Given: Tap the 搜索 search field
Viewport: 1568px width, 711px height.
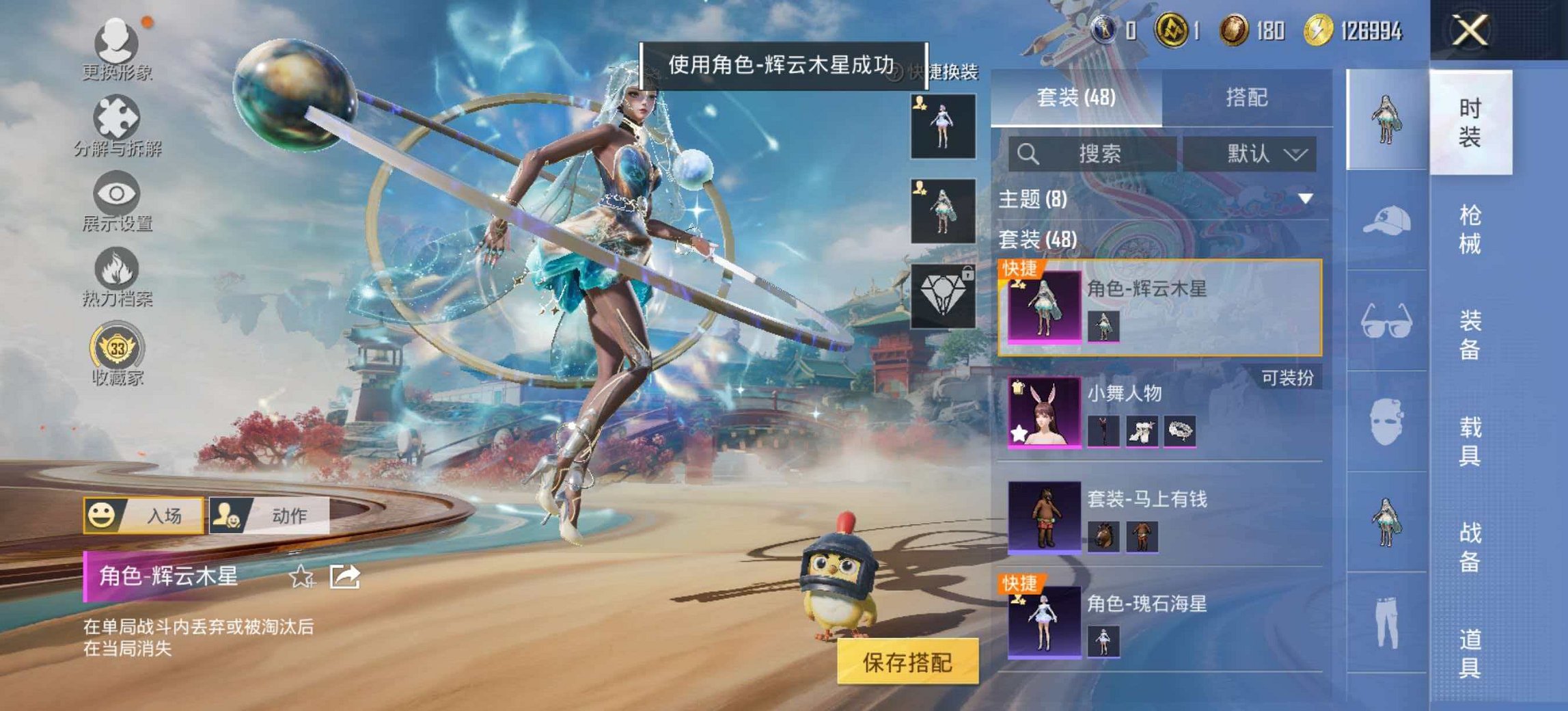Looking at the screenshot, I should (x=1093, y=154).
